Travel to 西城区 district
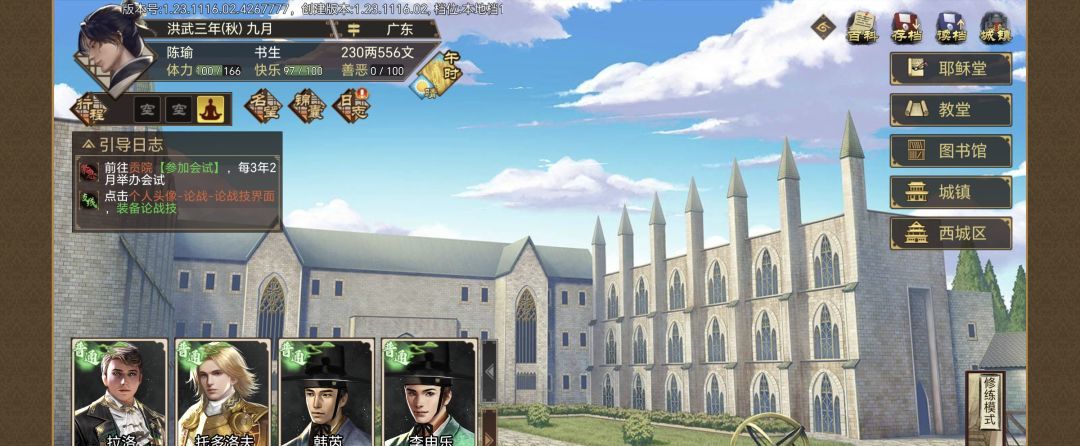Screen dimensions: 1080x446 pyautogui.click(x=950, y=234)
